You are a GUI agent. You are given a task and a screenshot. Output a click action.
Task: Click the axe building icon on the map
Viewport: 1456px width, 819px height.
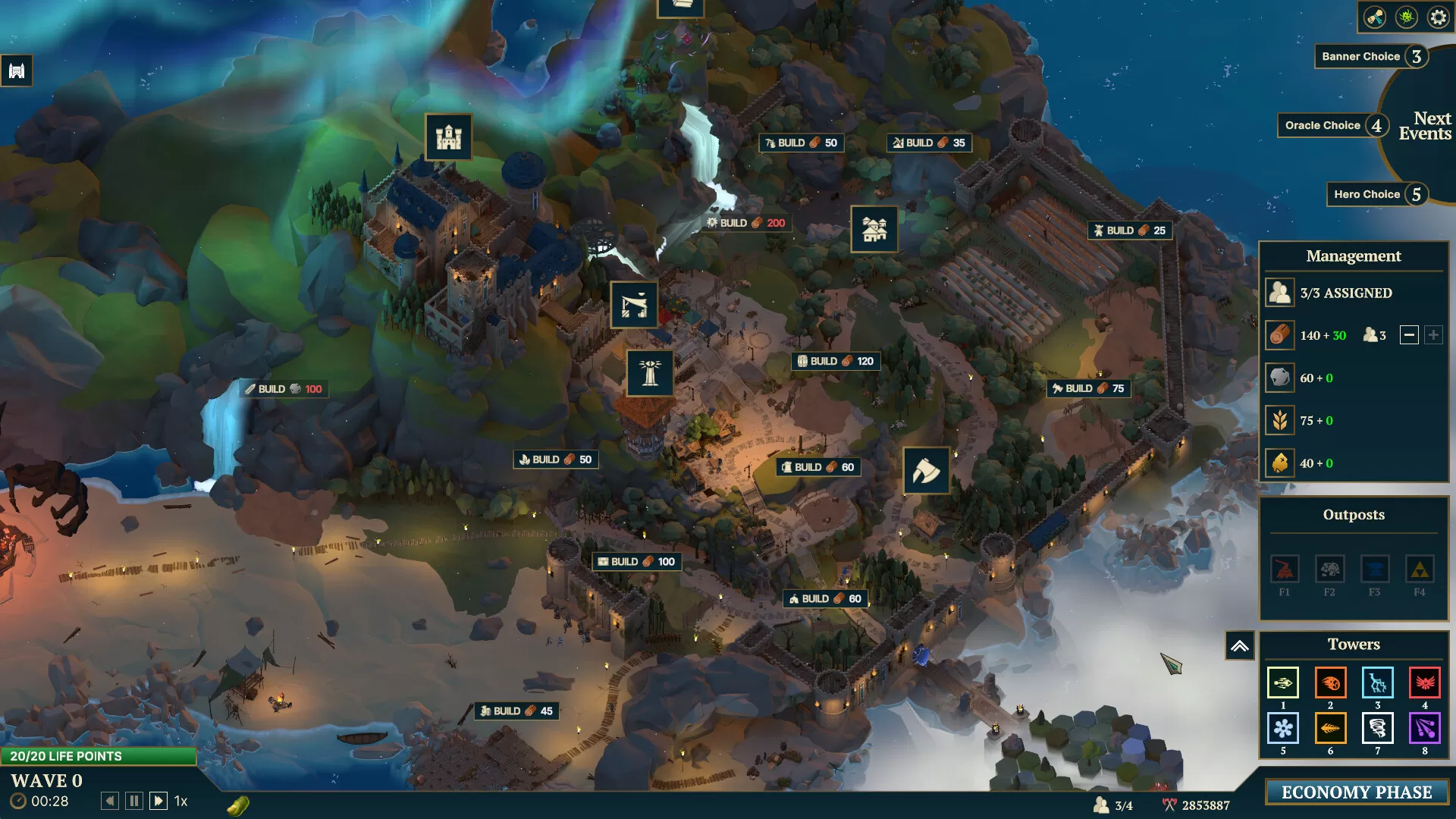point(927,470)
